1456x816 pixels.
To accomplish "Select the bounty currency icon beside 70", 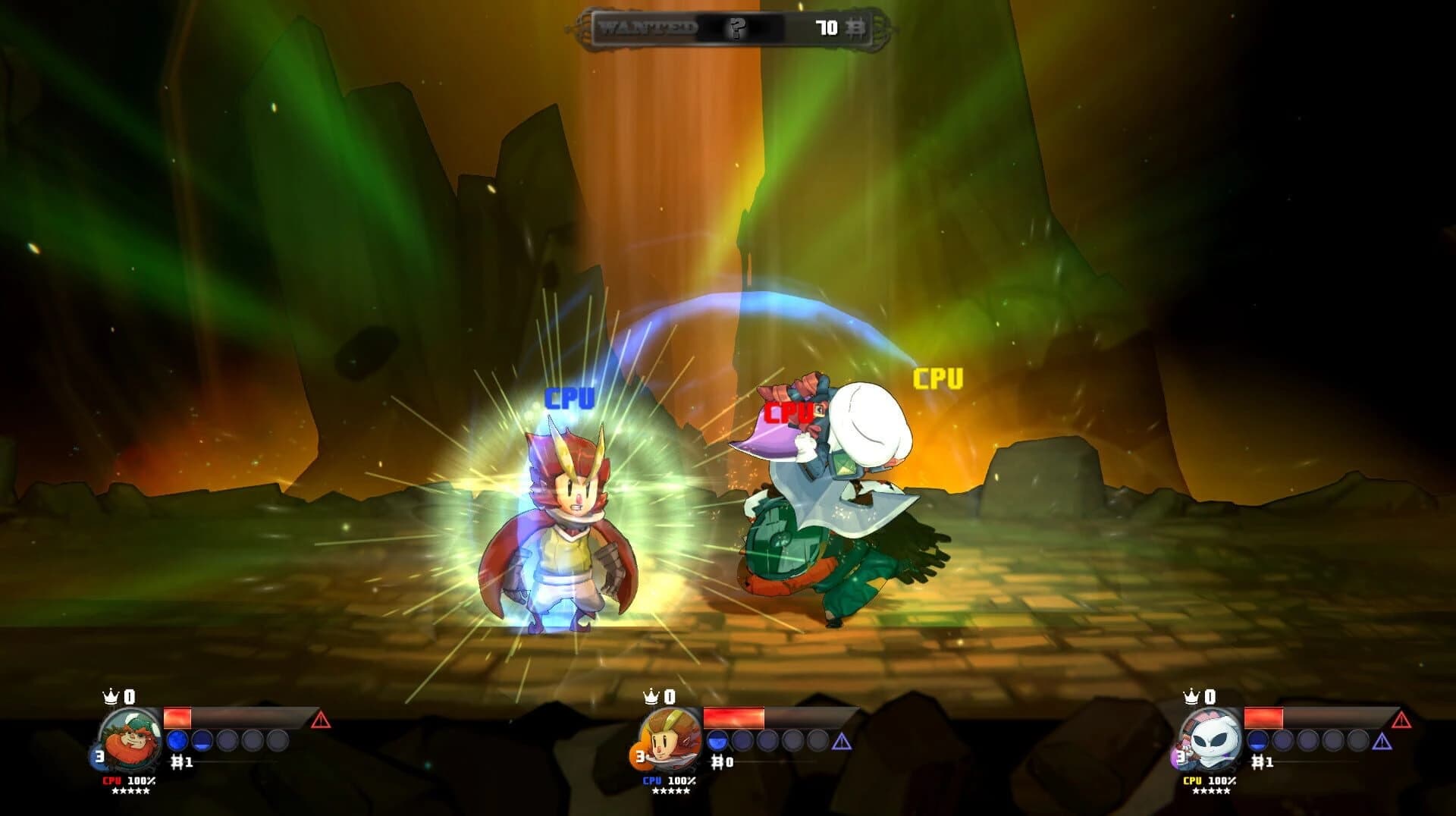I will click(857, 27).
